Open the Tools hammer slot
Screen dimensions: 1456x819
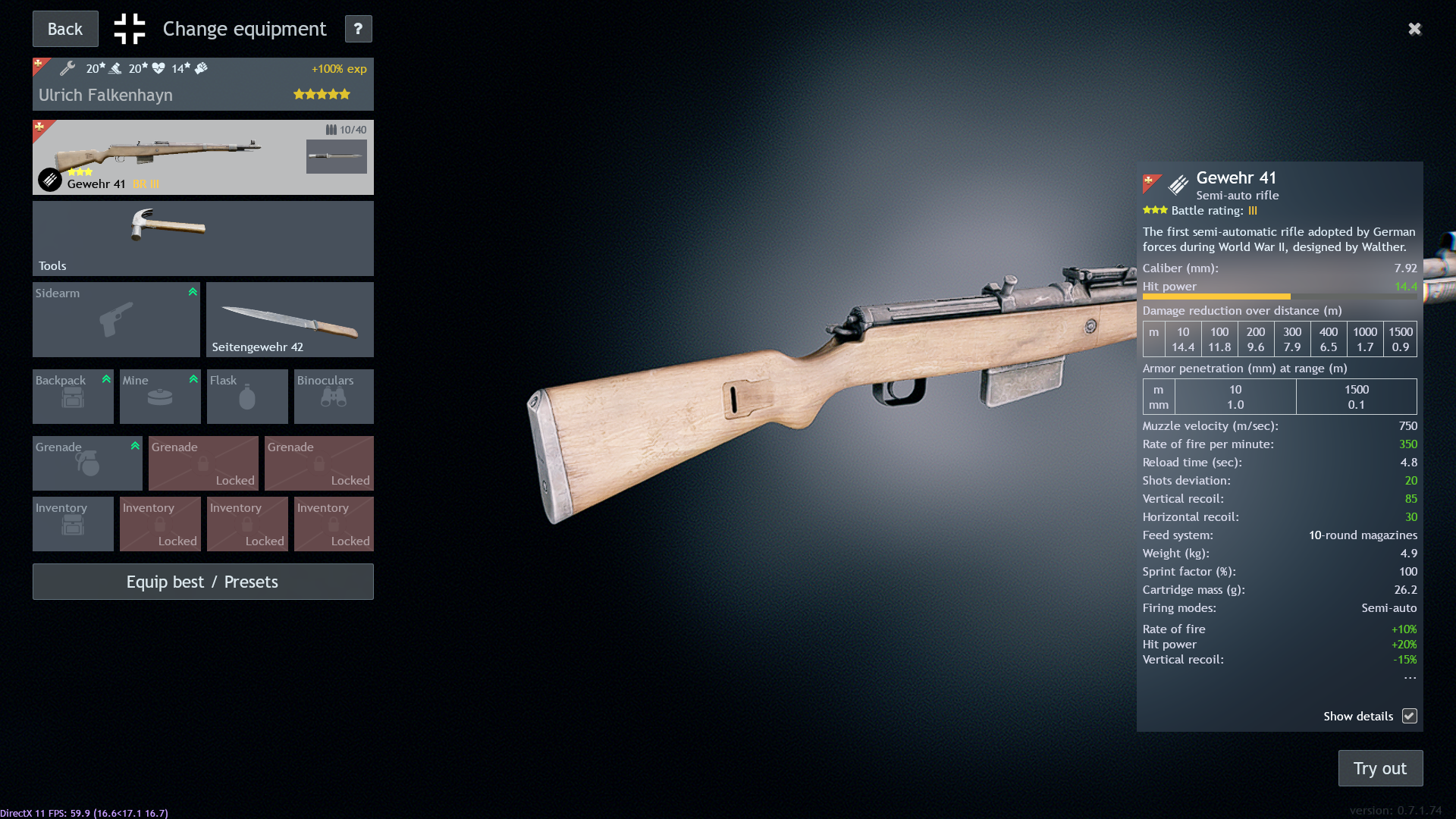tap(202, 238)
